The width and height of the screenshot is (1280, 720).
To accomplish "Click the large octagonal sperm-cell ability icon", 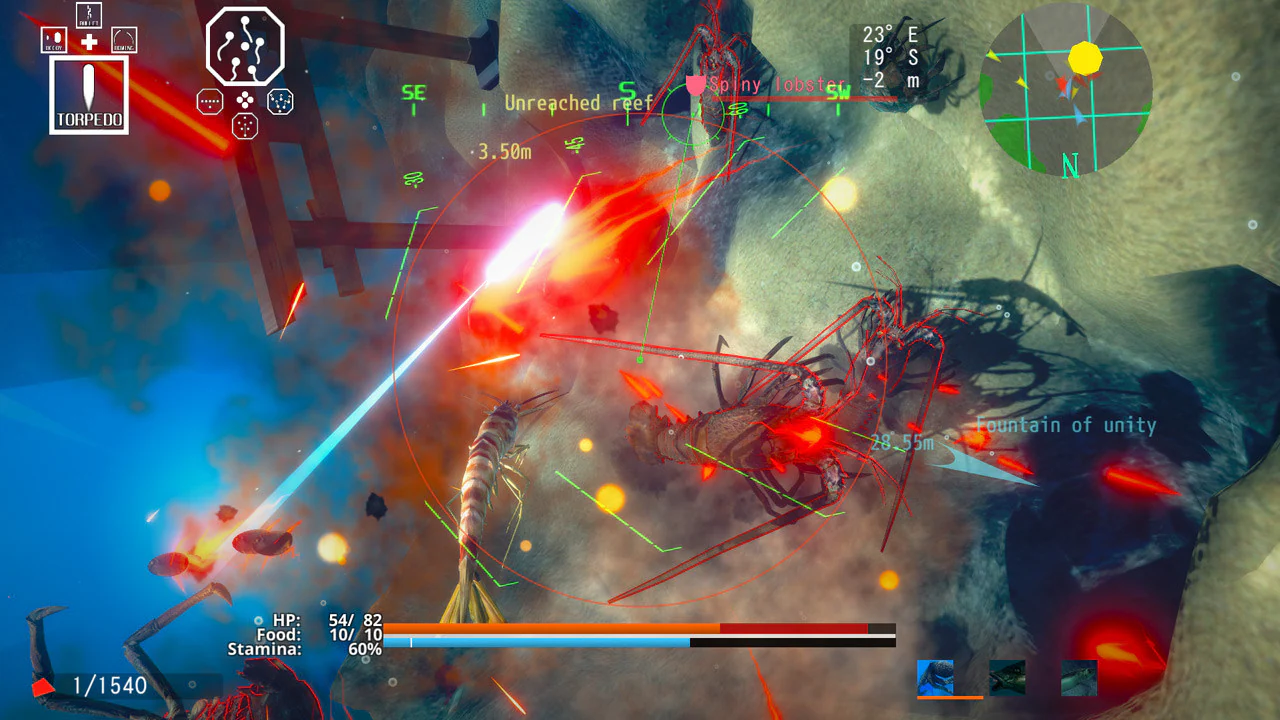I will coord(244,45).
